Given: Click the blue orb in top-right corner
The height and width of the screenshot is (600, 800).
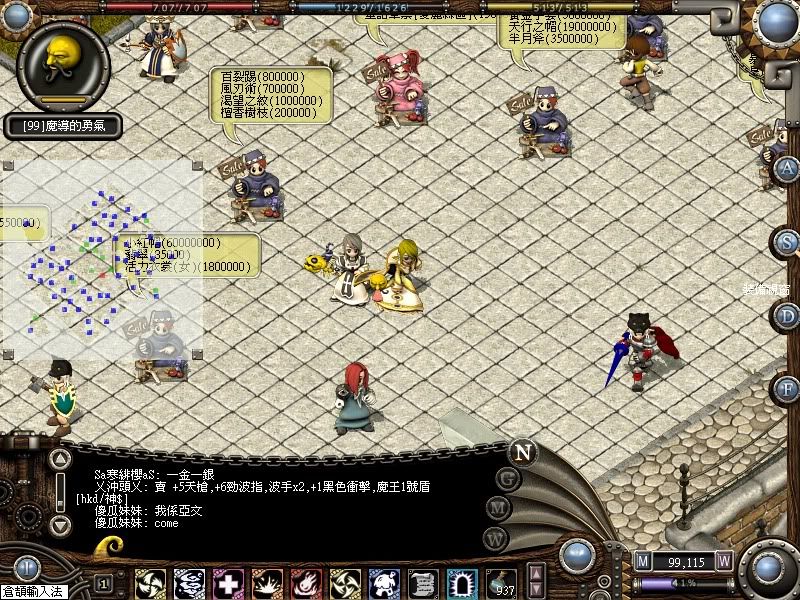Looking at the screenshot, I should coord(776,20).
